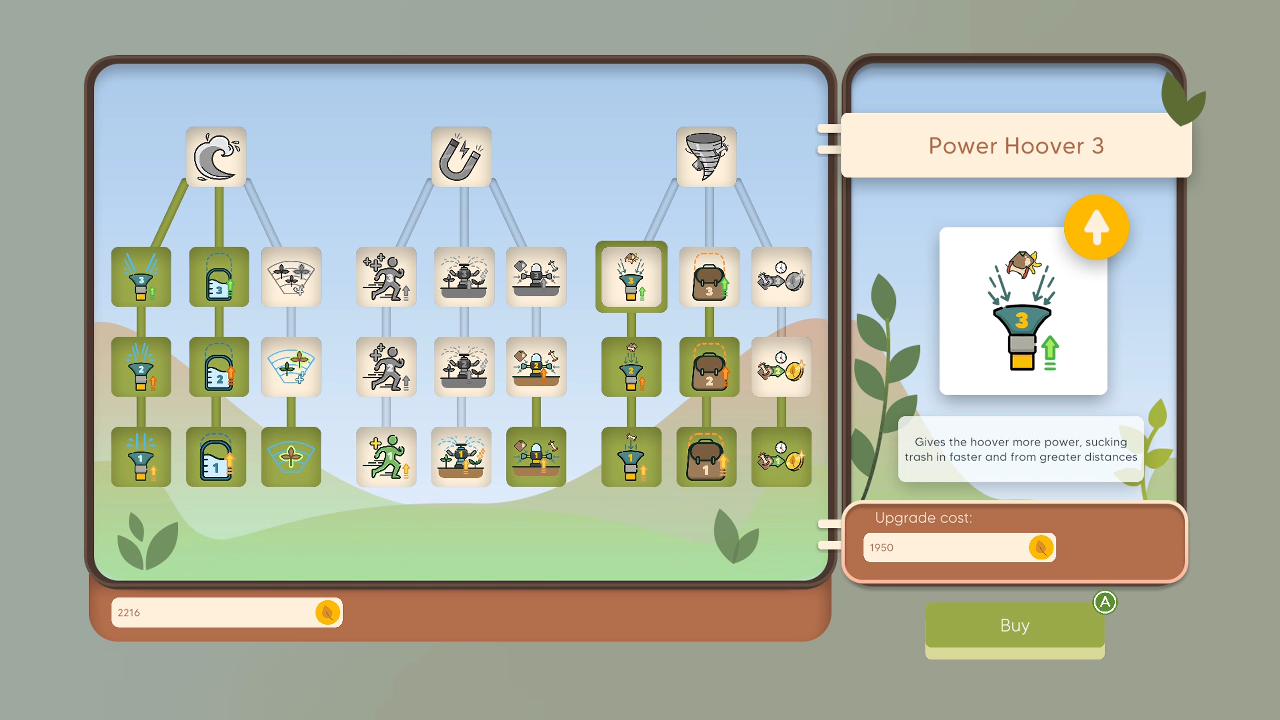Select the tier-3 backpack capacity upgrade
This screenshot has height=720, width=1280.
tap(706, 277)
